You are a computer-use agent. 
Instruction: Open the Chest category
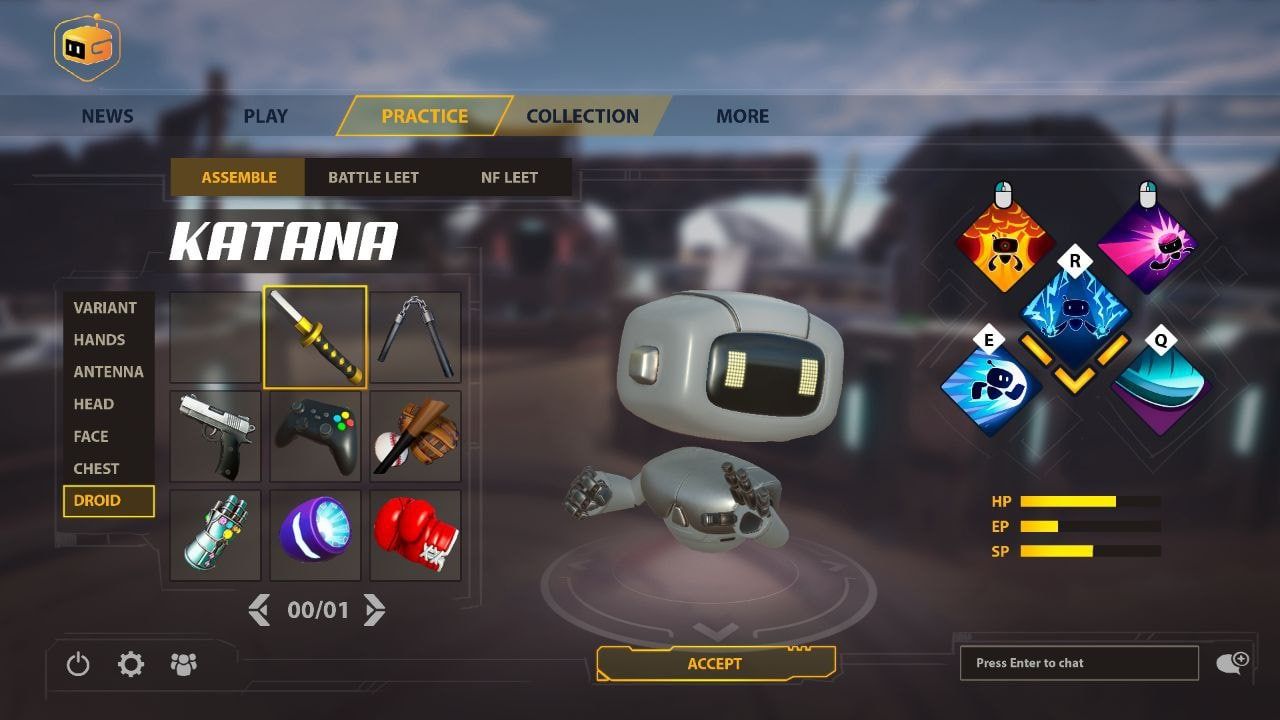pyautogui.click(x=96, y=468)
